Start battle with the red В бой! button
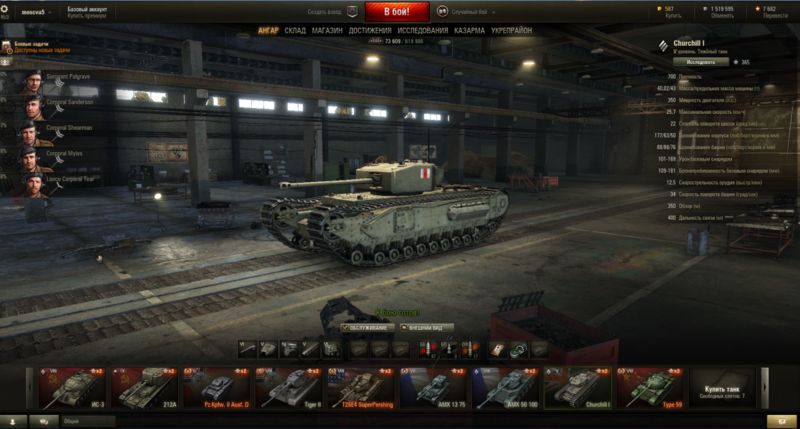Image resolution: width=800 pixels, height=429 pixels. (397, 11)
